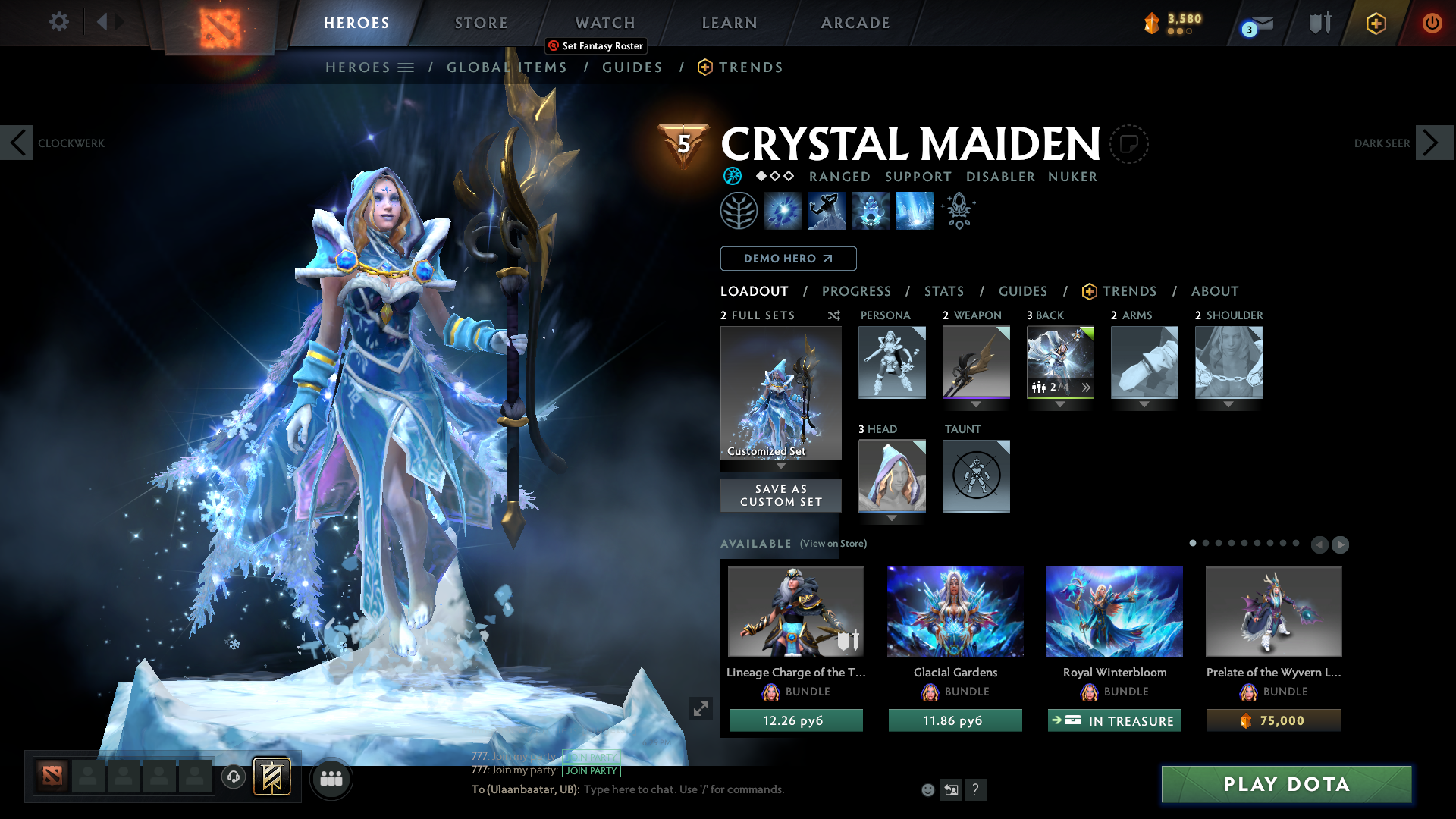Click the friends list icon near chat
1456x819 pixels.
coord(331,778)
